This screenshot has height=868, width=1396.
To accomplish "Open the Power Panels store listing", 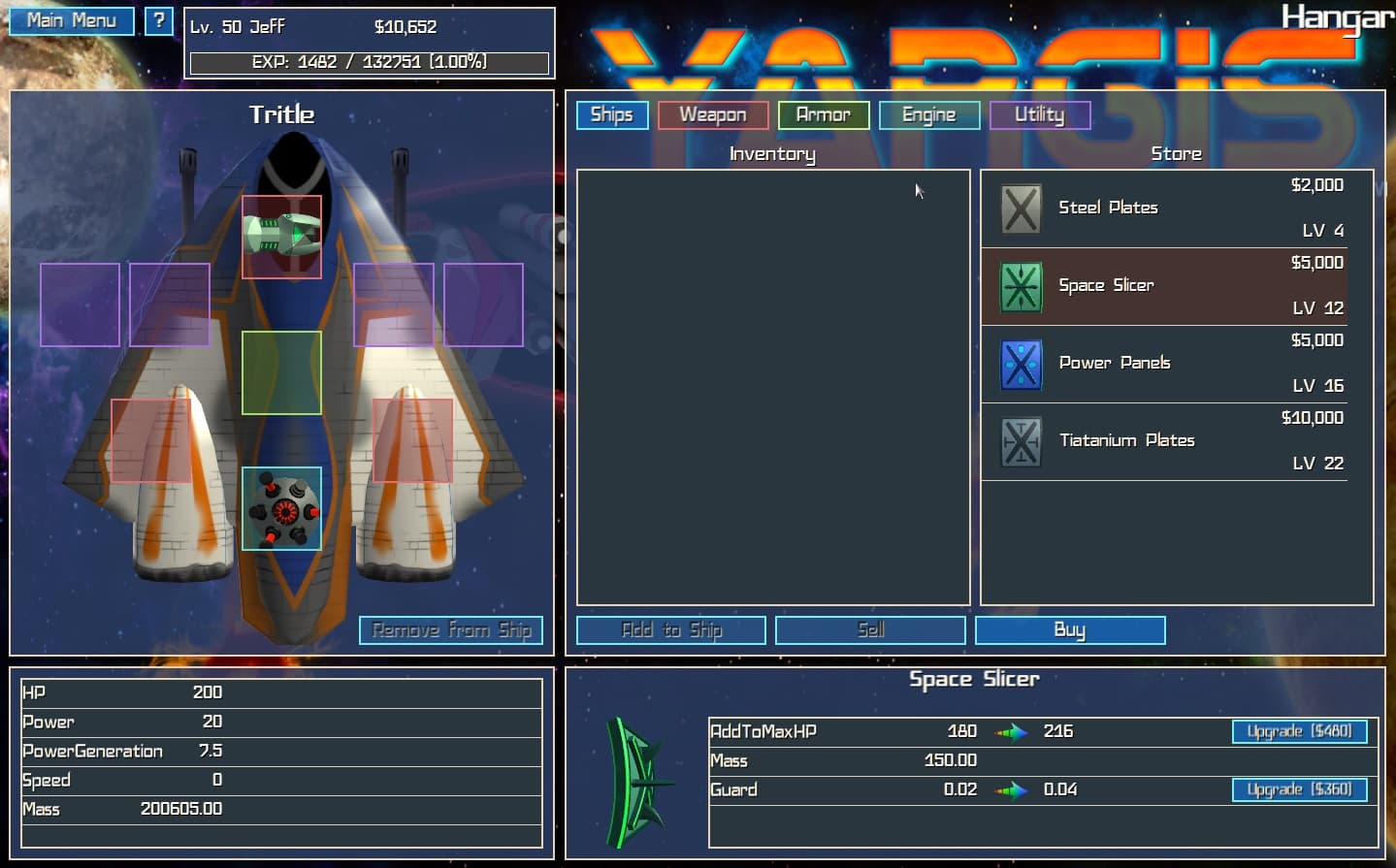I will (1164, 363).
